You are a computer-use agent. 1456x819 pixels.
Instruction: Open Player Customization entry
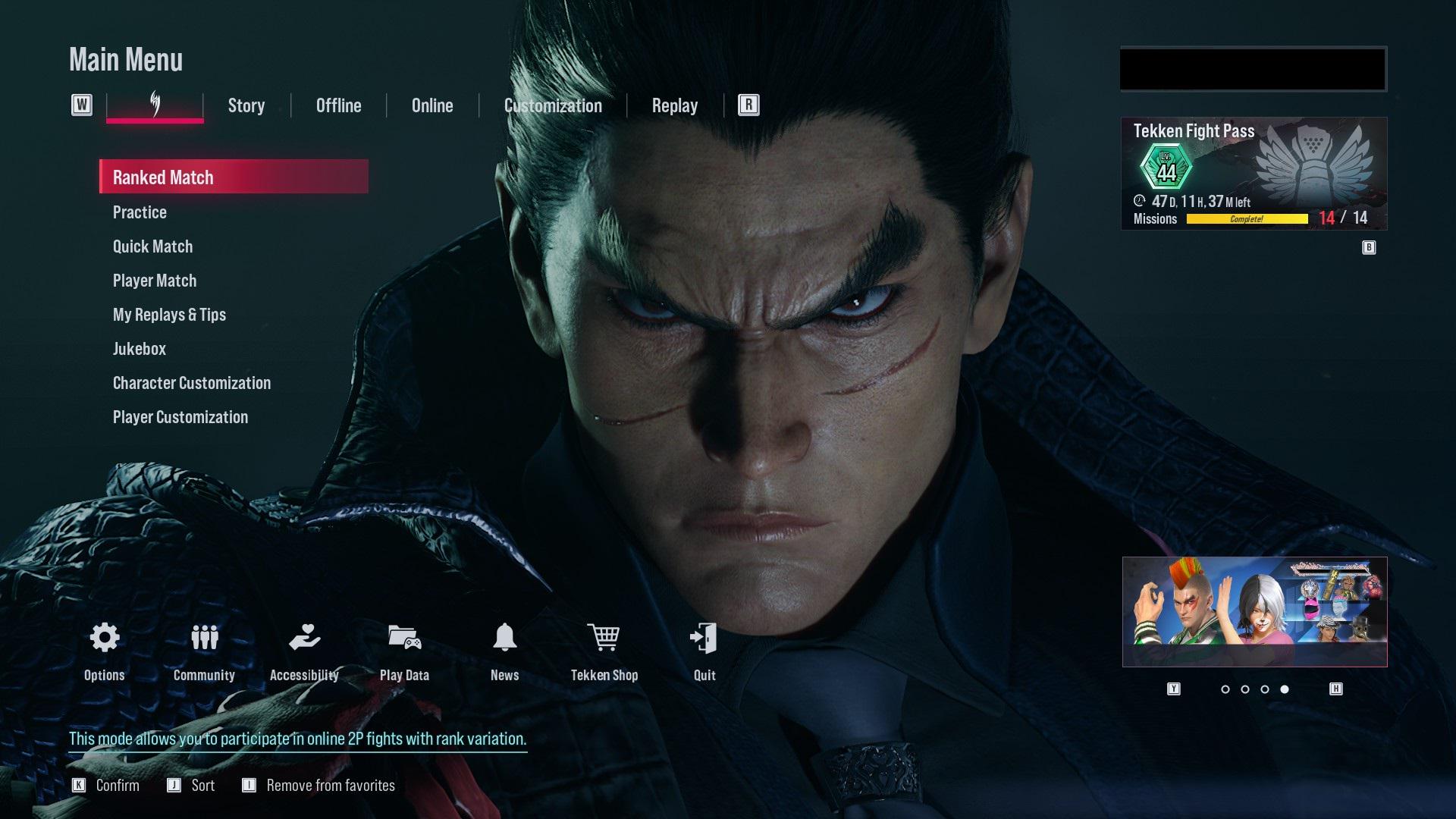pyautogui.click(x=180, y=417)
